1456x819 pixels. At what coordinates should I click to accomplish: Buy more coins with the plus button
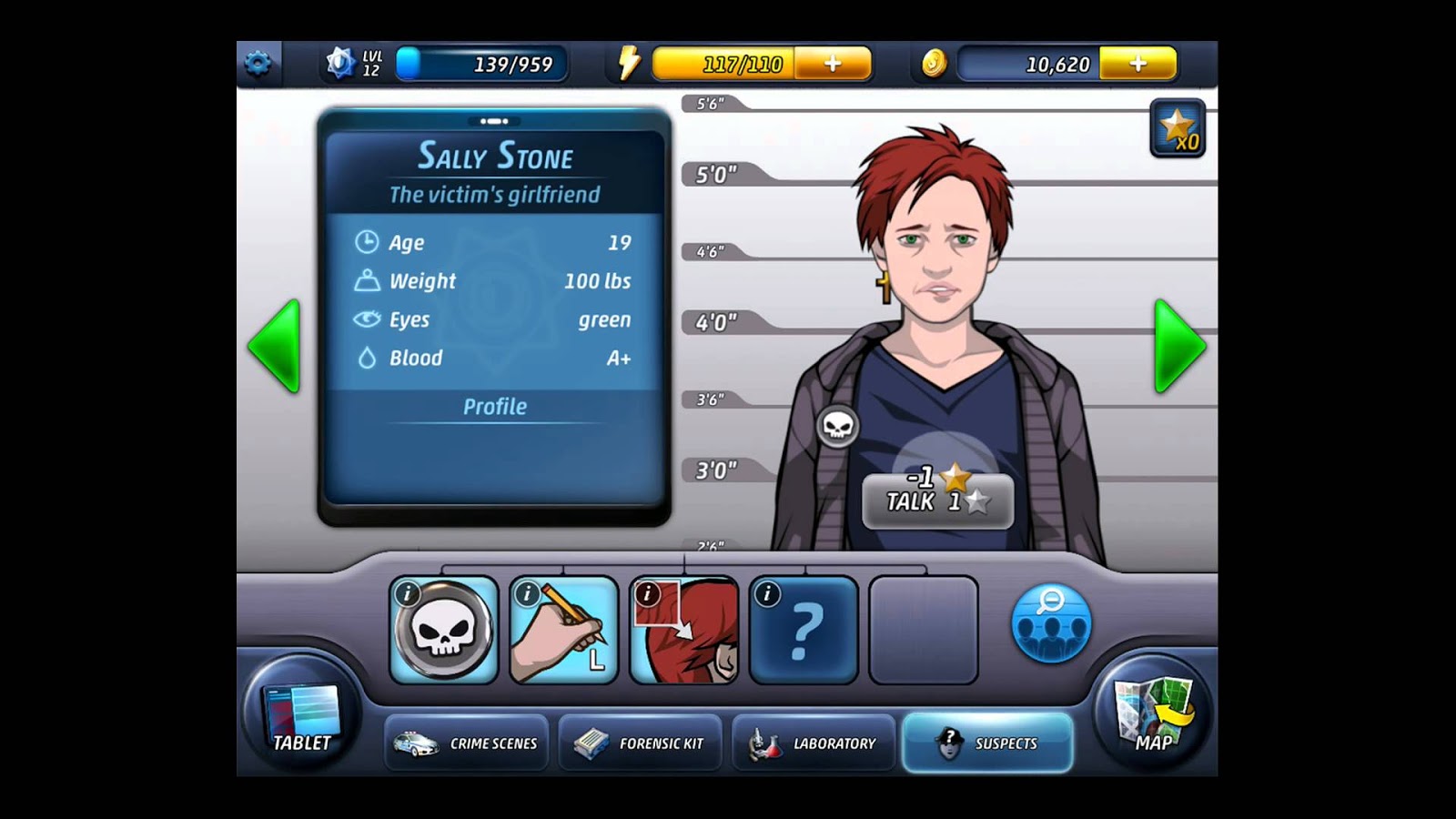pyautogui.click(x=1138, y=62)
